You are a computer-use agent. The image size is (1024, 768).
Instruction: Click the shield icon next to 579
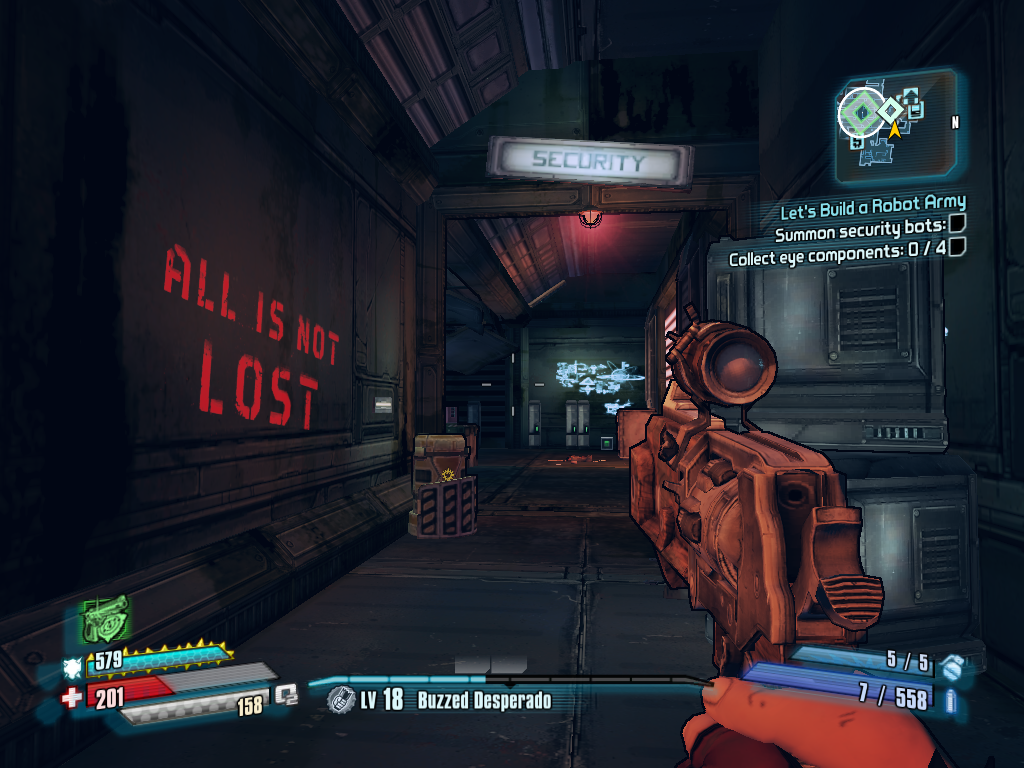click(x=73, y=667)
